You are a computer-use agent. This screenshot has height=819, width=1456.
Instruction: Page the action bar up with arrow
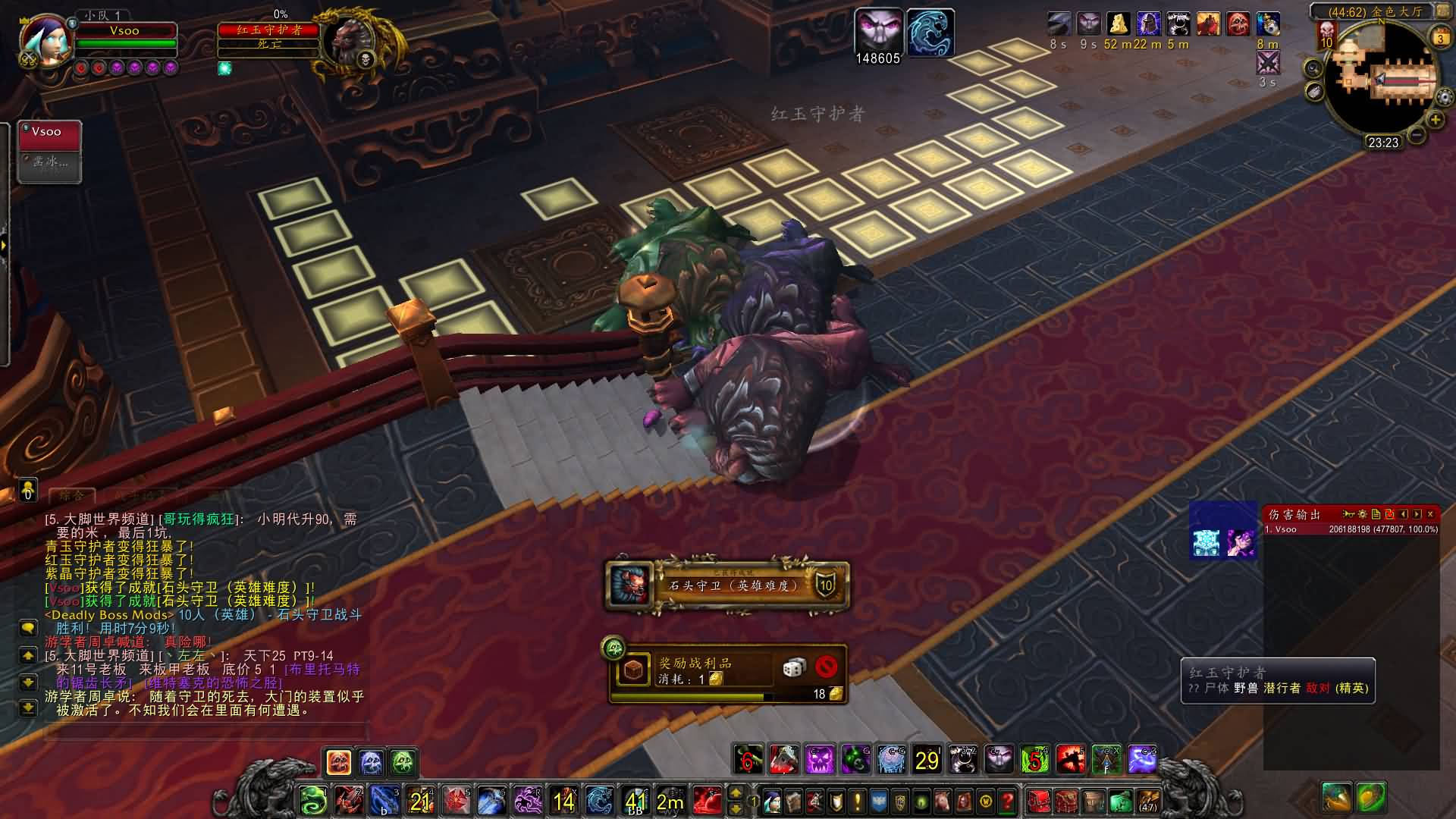736,793
